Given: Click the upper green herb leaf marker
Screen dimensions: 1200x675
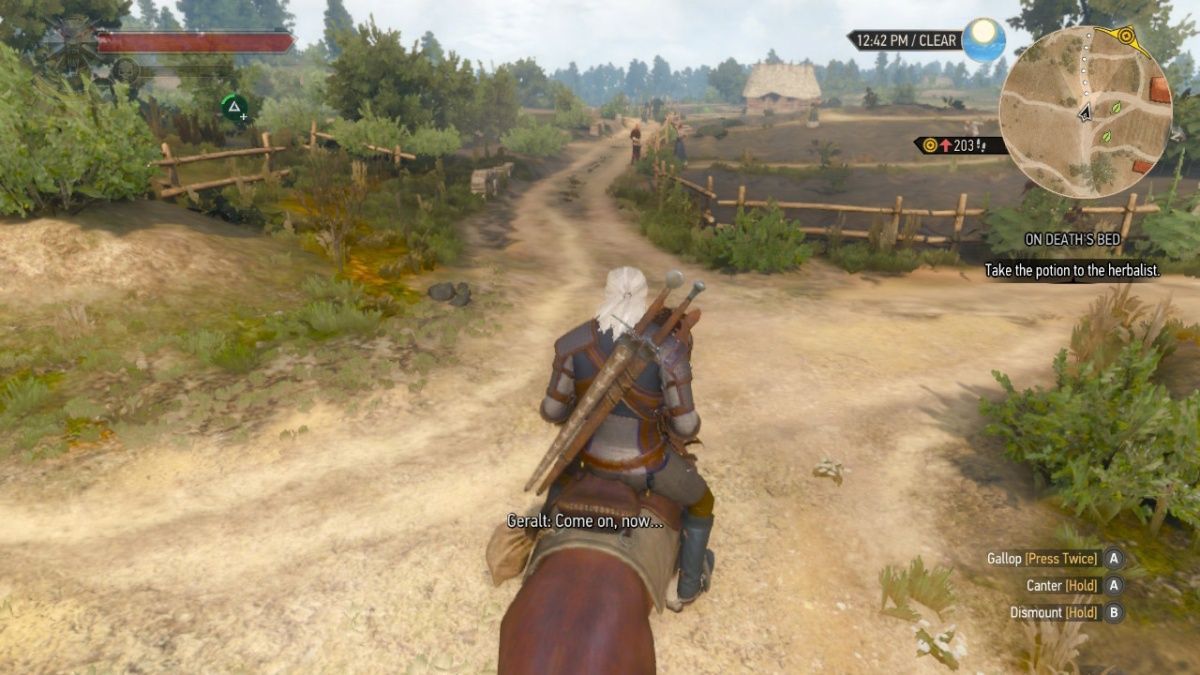Looking at the screenshot, I should 1116,107.
